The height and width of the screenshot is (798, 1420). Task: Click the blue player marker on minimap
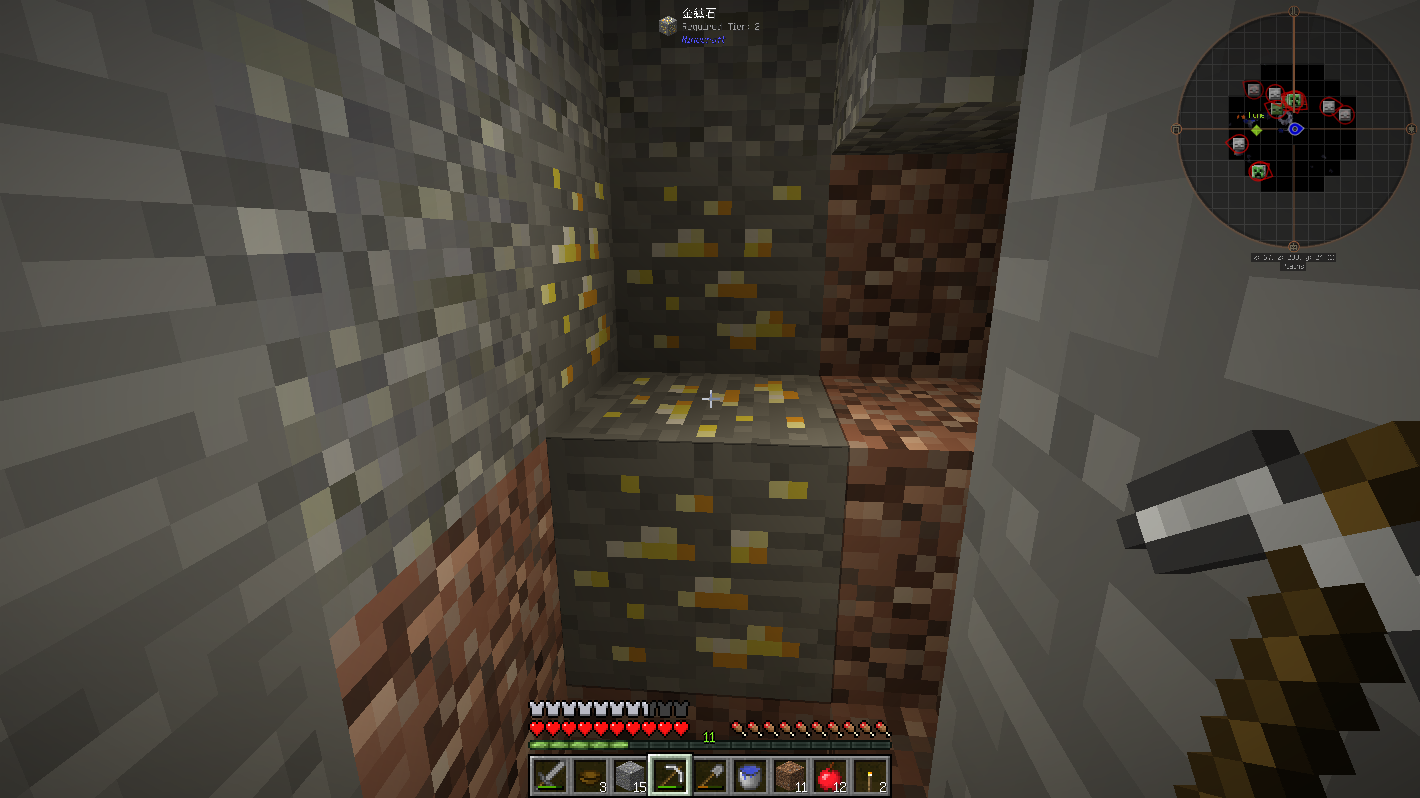[1295, 129]
